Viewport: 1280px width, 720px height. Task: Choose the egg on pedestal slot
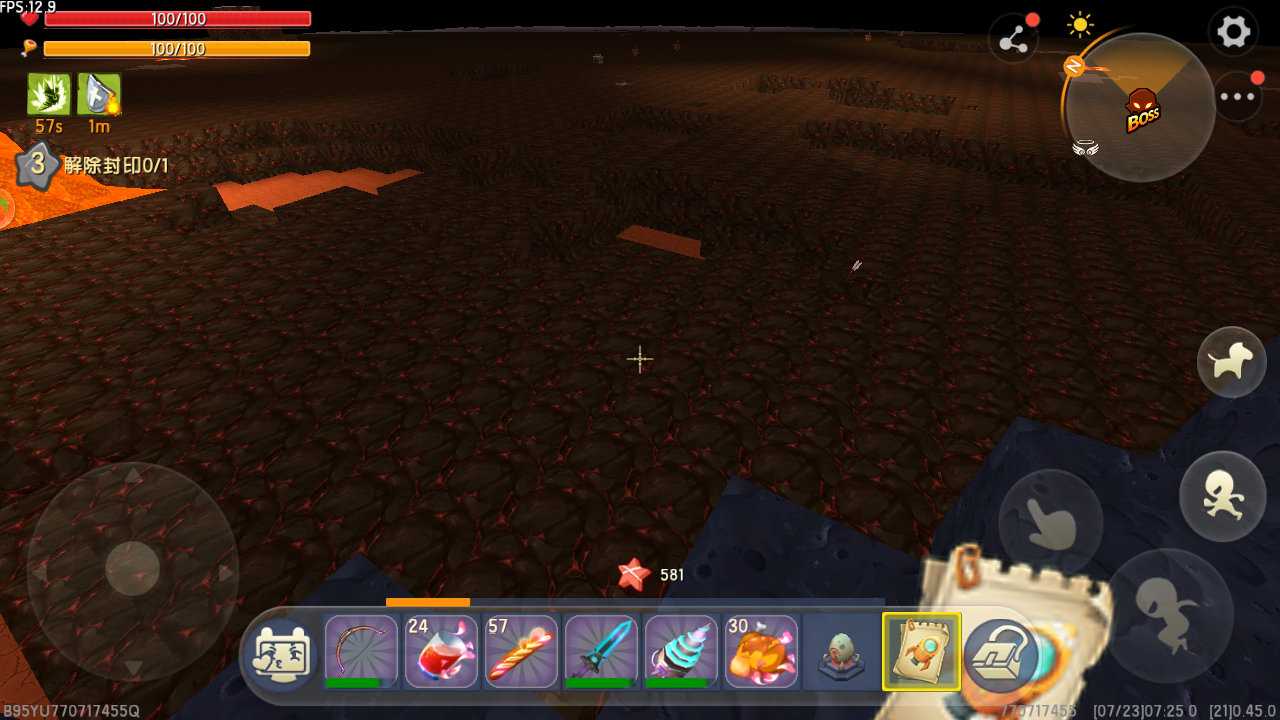[841, 651]
